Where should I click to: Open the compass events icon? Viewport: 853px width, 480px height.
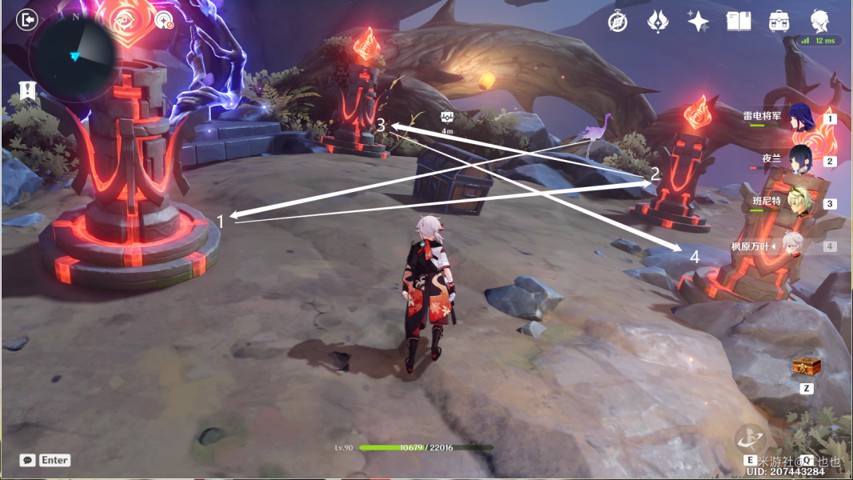click(x=618, y=21)
